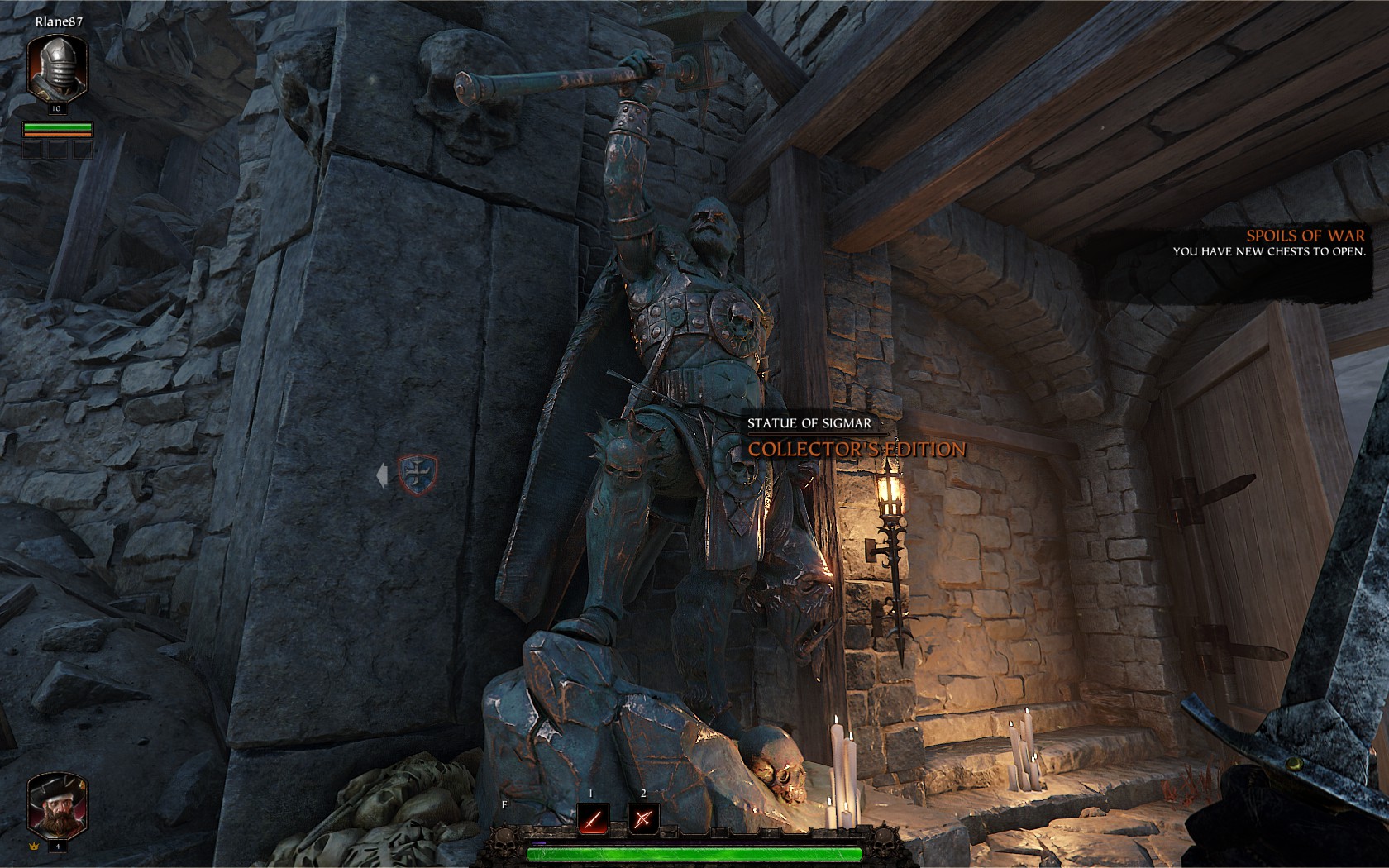
Task: Switch to the ranged bow weapon slot
Action: [642, 819]
